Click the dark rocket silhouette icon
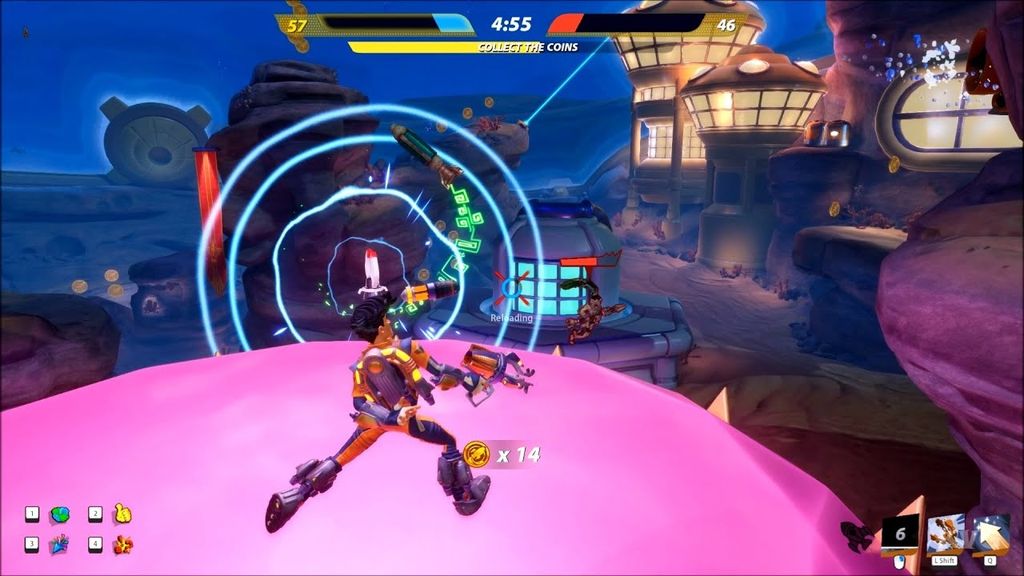Screen dimensions: 1024x576 click(x=856, y=535)
